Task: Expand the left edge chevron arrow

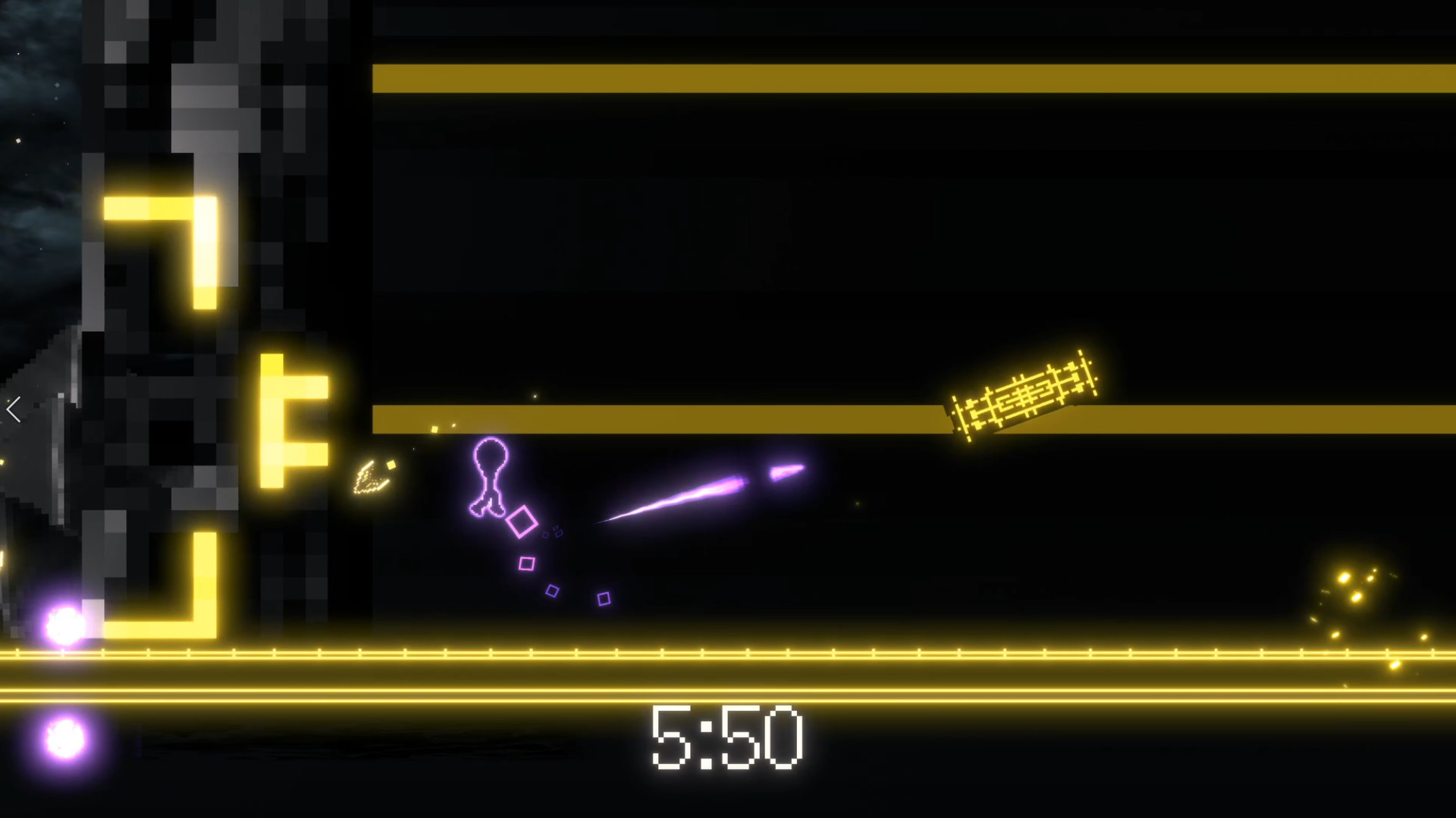Action: click(x=12, y=409)
